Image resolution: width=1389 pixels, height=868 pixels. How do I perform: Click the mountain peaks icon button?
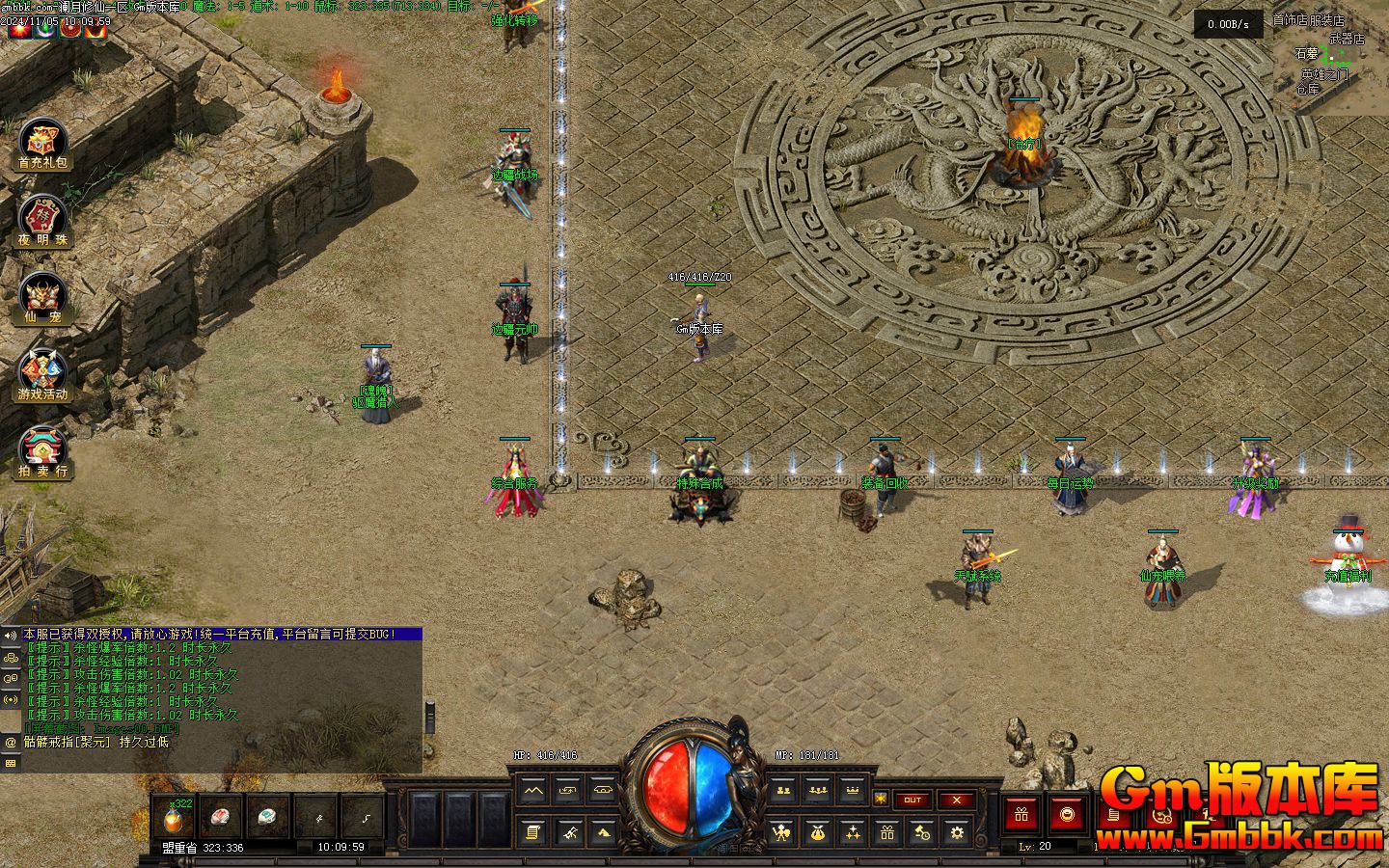pos(532,791)
